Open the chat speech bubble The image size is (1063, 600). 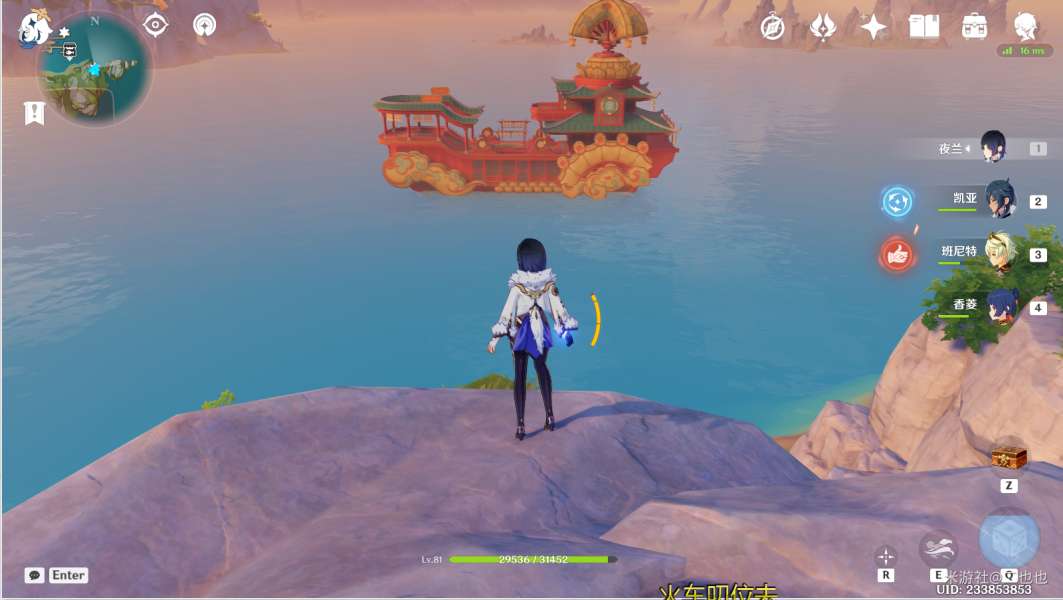coord(35,575)
